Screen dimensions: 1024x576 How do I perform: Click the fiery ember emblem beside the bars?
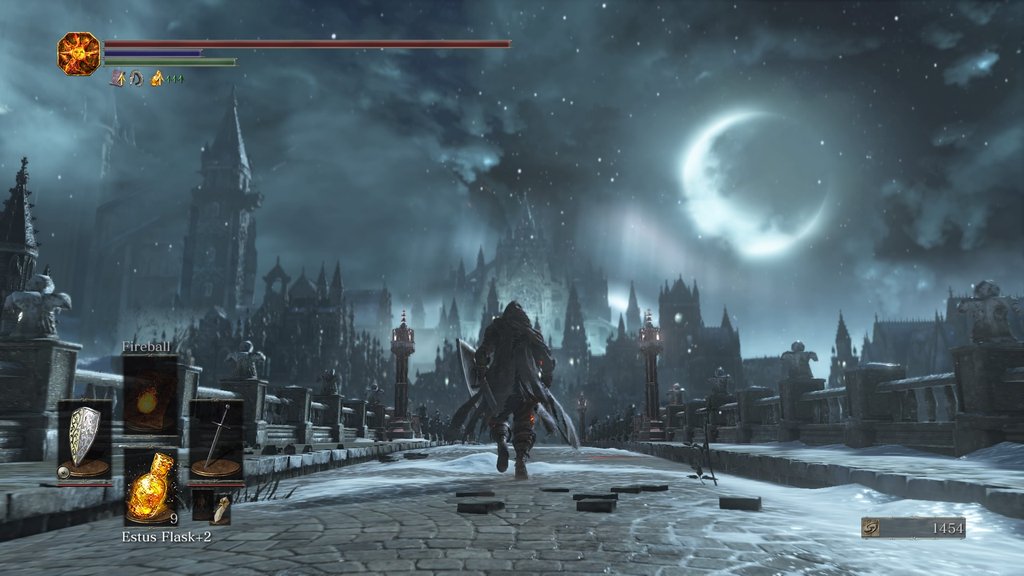pos(78,52)
